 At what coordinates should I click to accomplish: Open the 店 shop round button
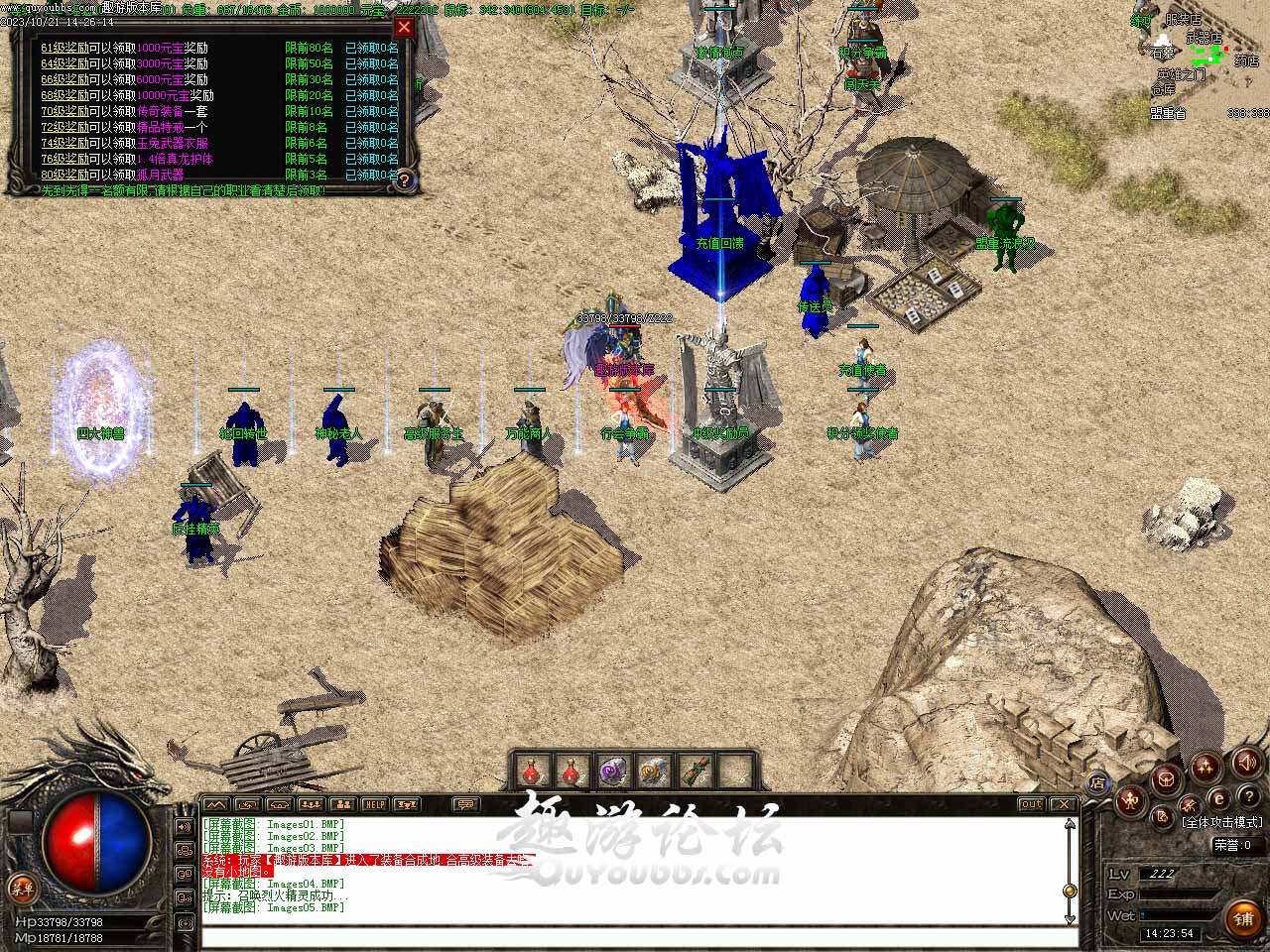tap(1097, 782)
